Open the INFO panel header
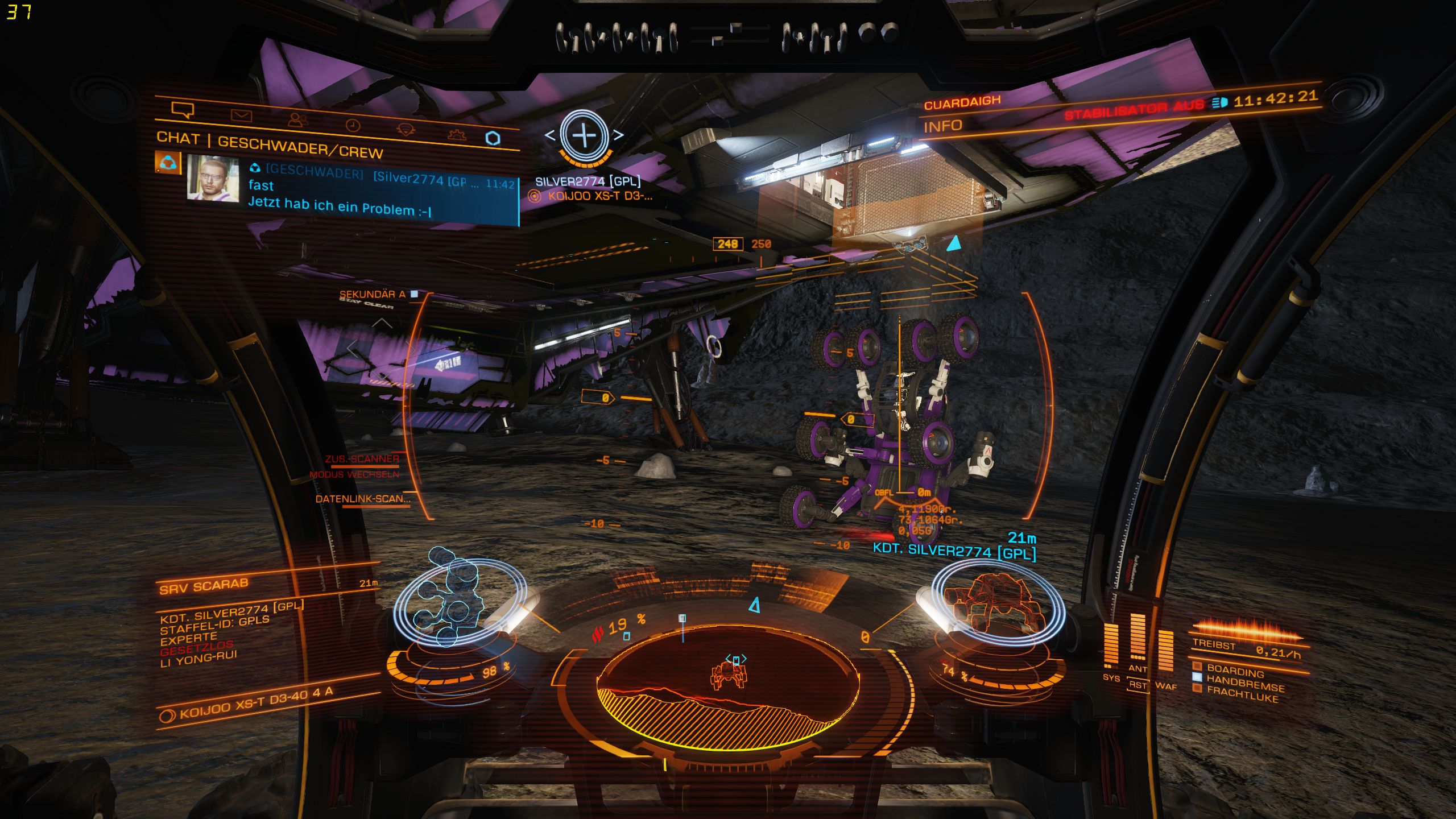 (942, 126)
